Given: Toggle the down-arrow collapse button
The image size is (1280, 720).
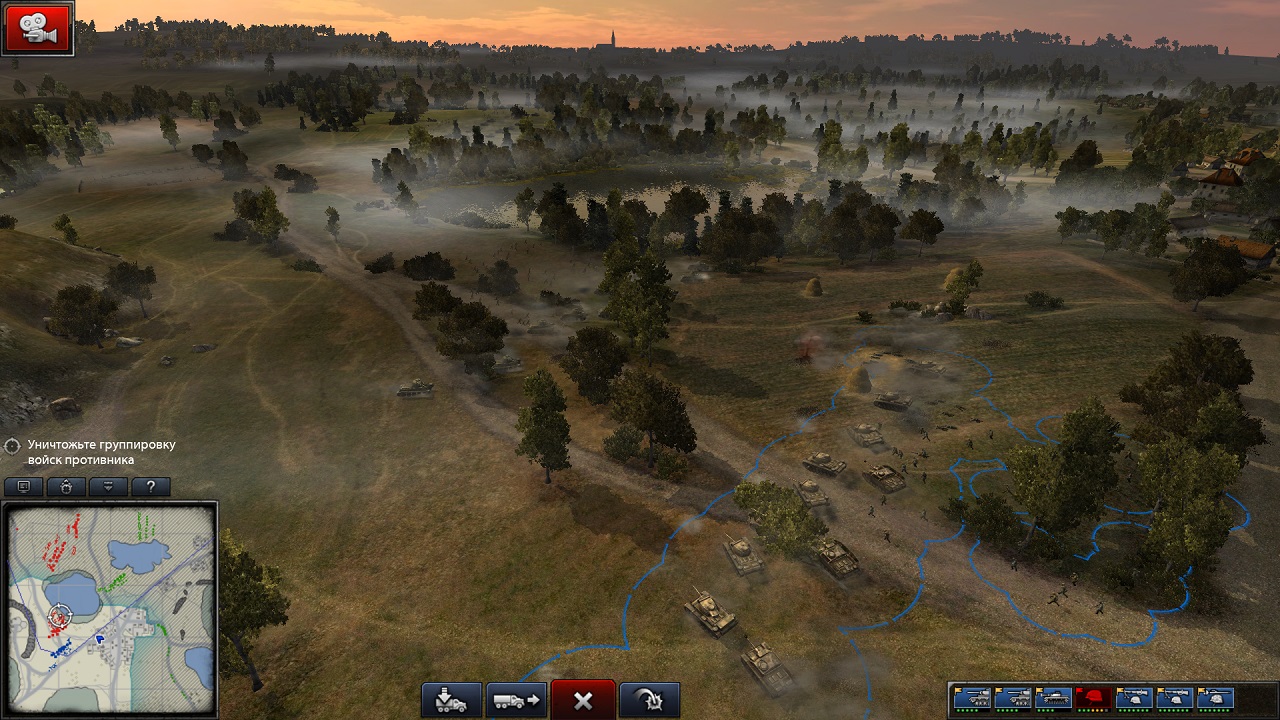Looking at the screenshot, I should [108, 487].
